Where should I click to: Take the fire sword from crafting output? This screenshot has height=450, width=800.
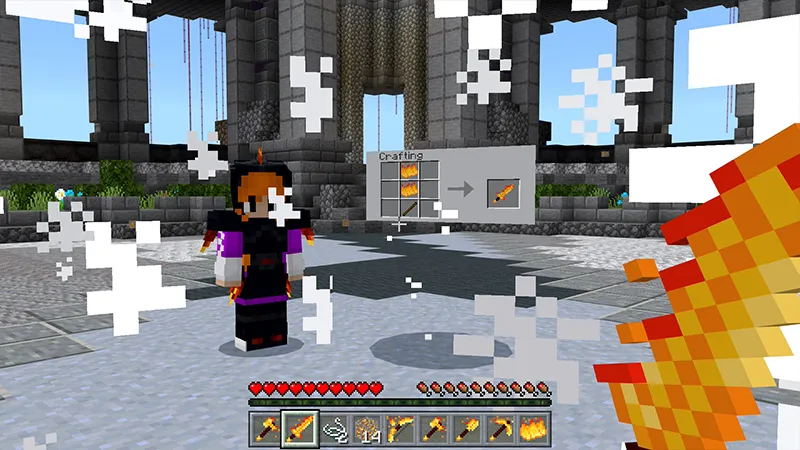(498, 190)
